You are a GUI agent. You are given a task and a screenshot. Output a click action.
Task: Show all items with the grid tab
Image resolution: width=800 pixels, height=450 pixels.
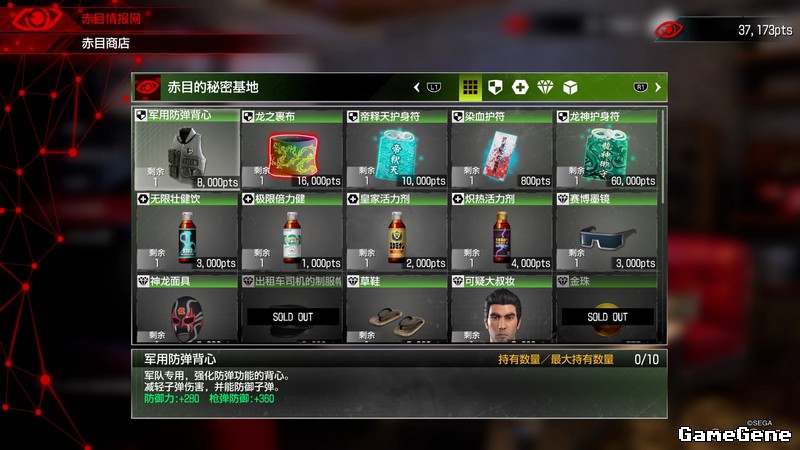tap(470, 87)
